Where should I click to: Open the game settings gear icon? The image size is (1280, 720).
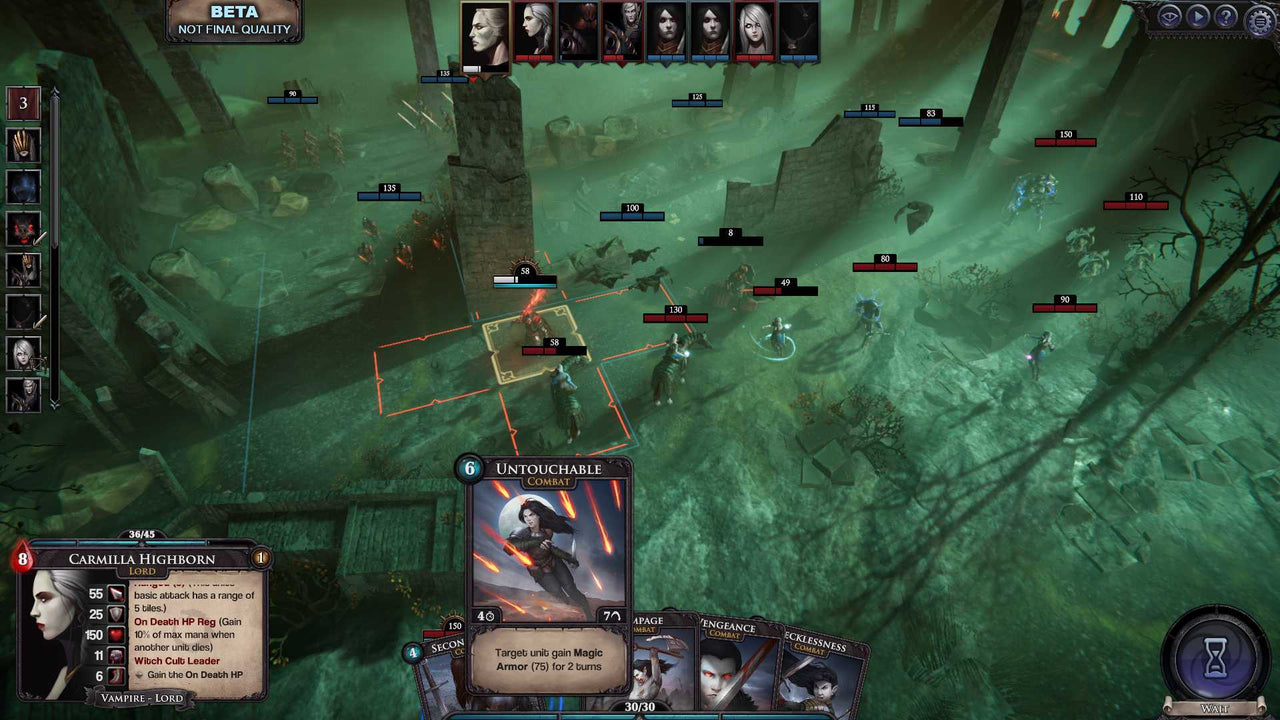(1258, 17)
